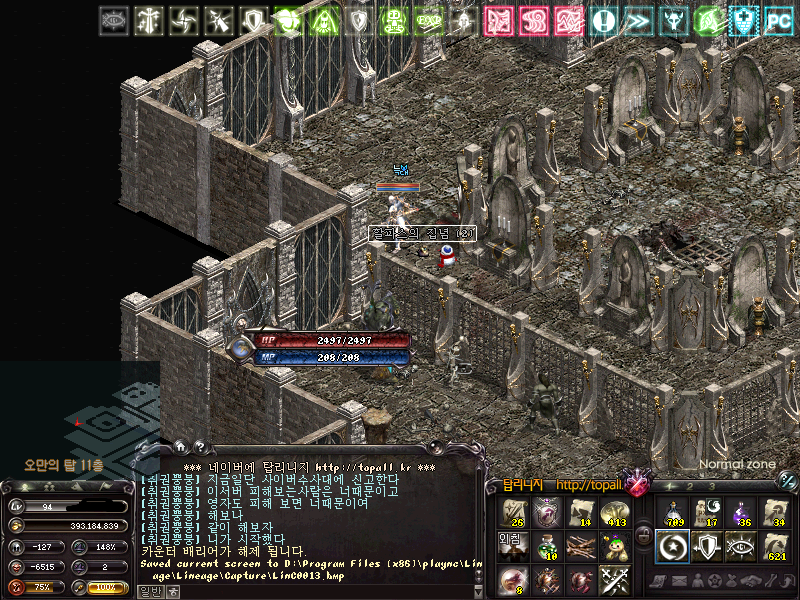Select the gold coin item showing 413
This screenshot has height=600, width=800.
(x=614, y=514)
